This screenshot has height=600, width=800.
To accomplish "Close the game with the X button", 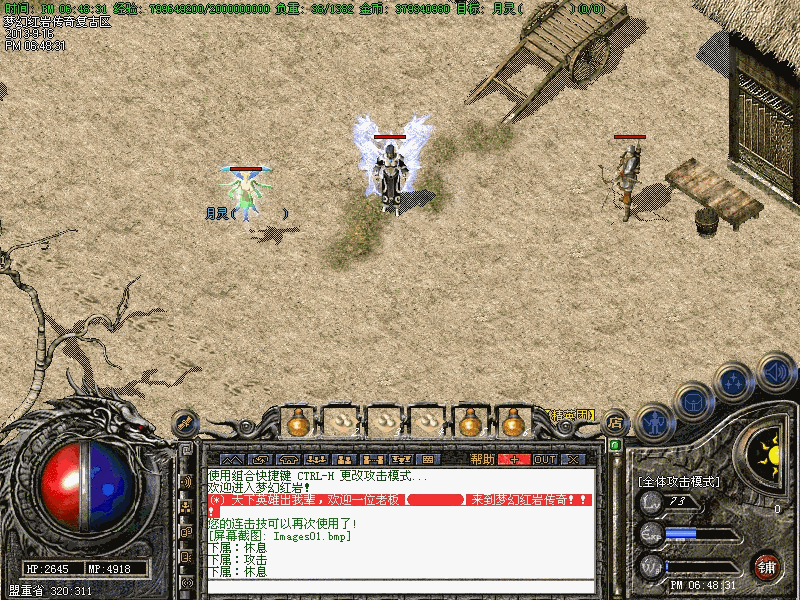I will click(572, 459).
